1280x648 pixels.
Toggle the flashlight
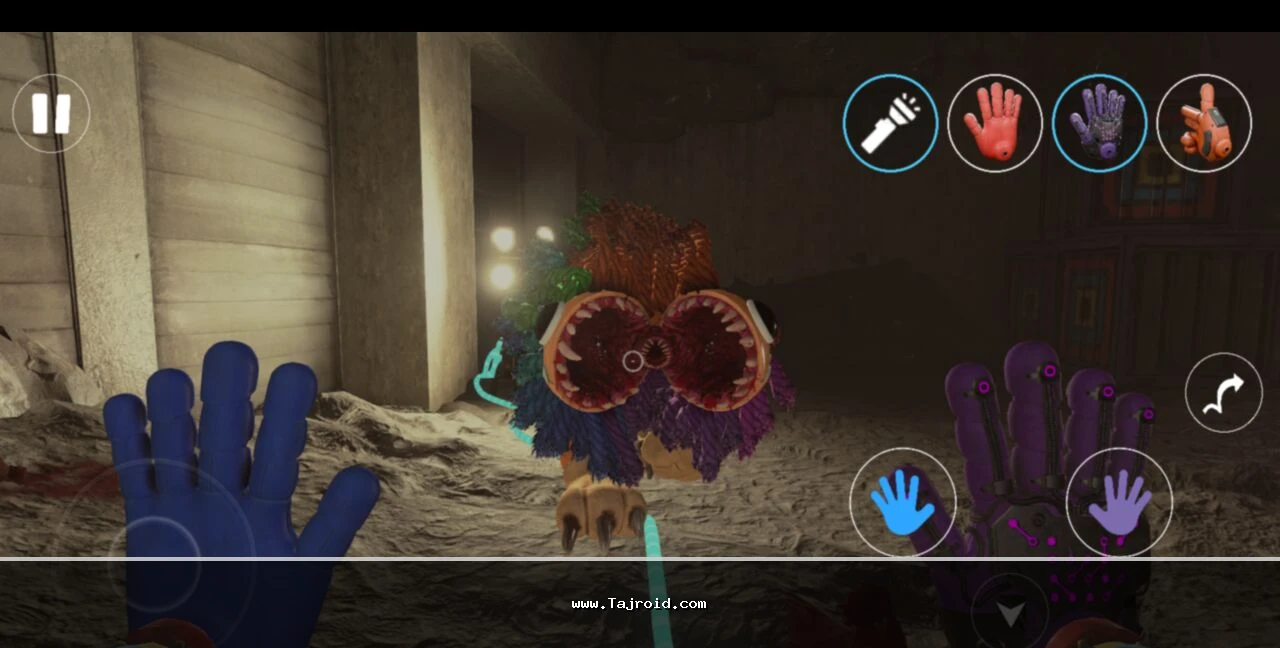[890, 123]
